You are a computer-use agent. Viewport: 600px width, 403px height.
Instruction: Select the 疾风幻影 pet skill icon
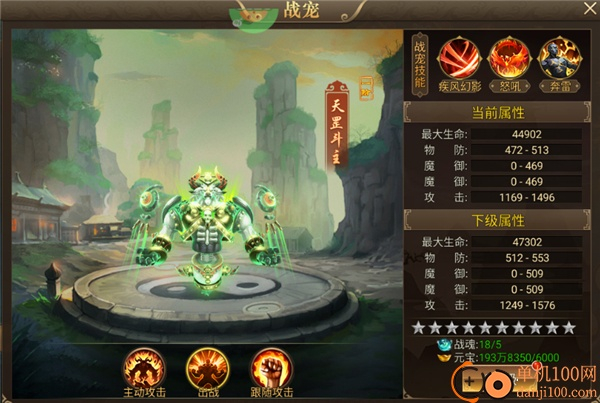(456, 55)
